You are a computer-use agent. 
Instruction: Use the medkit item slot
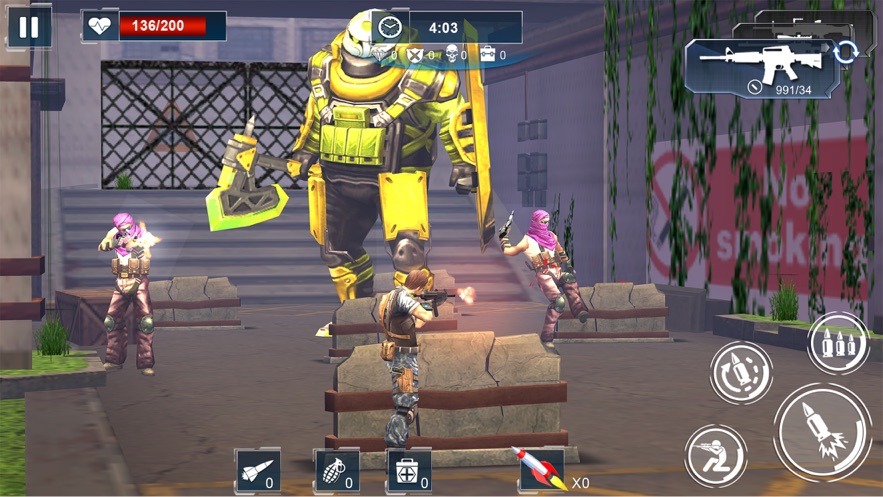coord(410,470)
